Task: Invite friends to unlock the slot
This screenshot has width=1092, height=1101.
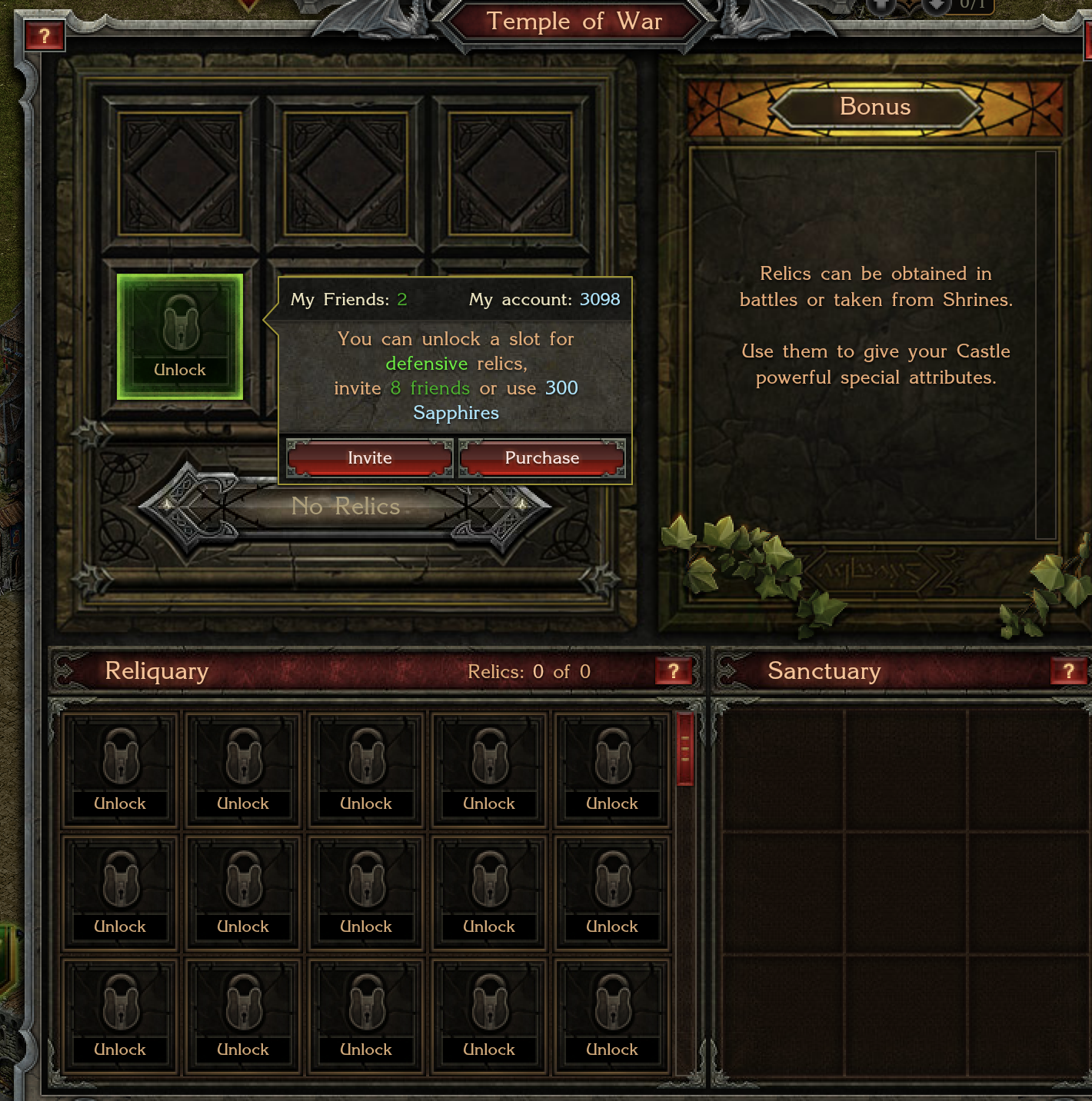Action: 369,458
